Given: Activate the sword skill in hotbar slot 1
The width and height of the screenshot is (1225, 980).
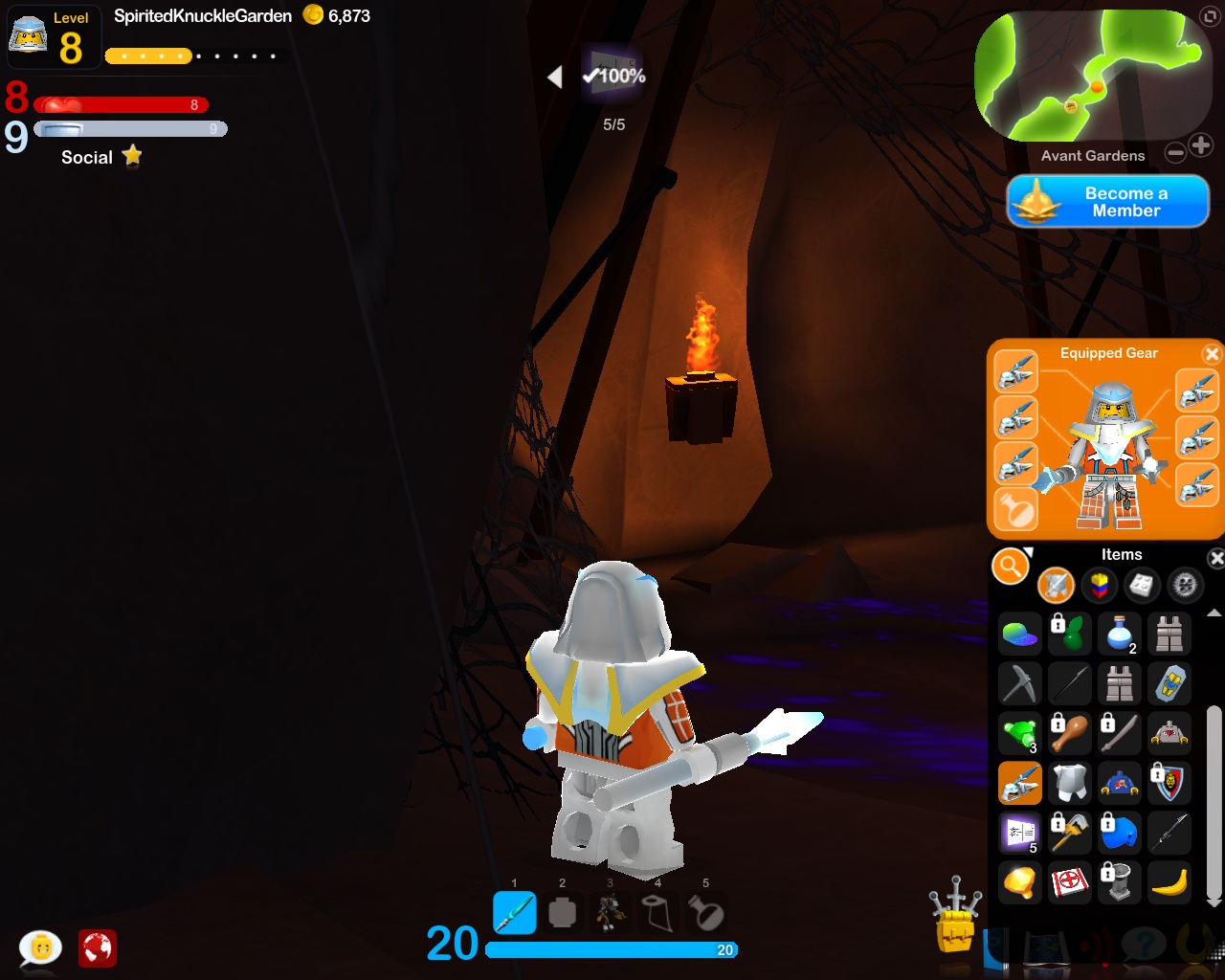Looking at the screenshot, I should click(x=515, y=912).
